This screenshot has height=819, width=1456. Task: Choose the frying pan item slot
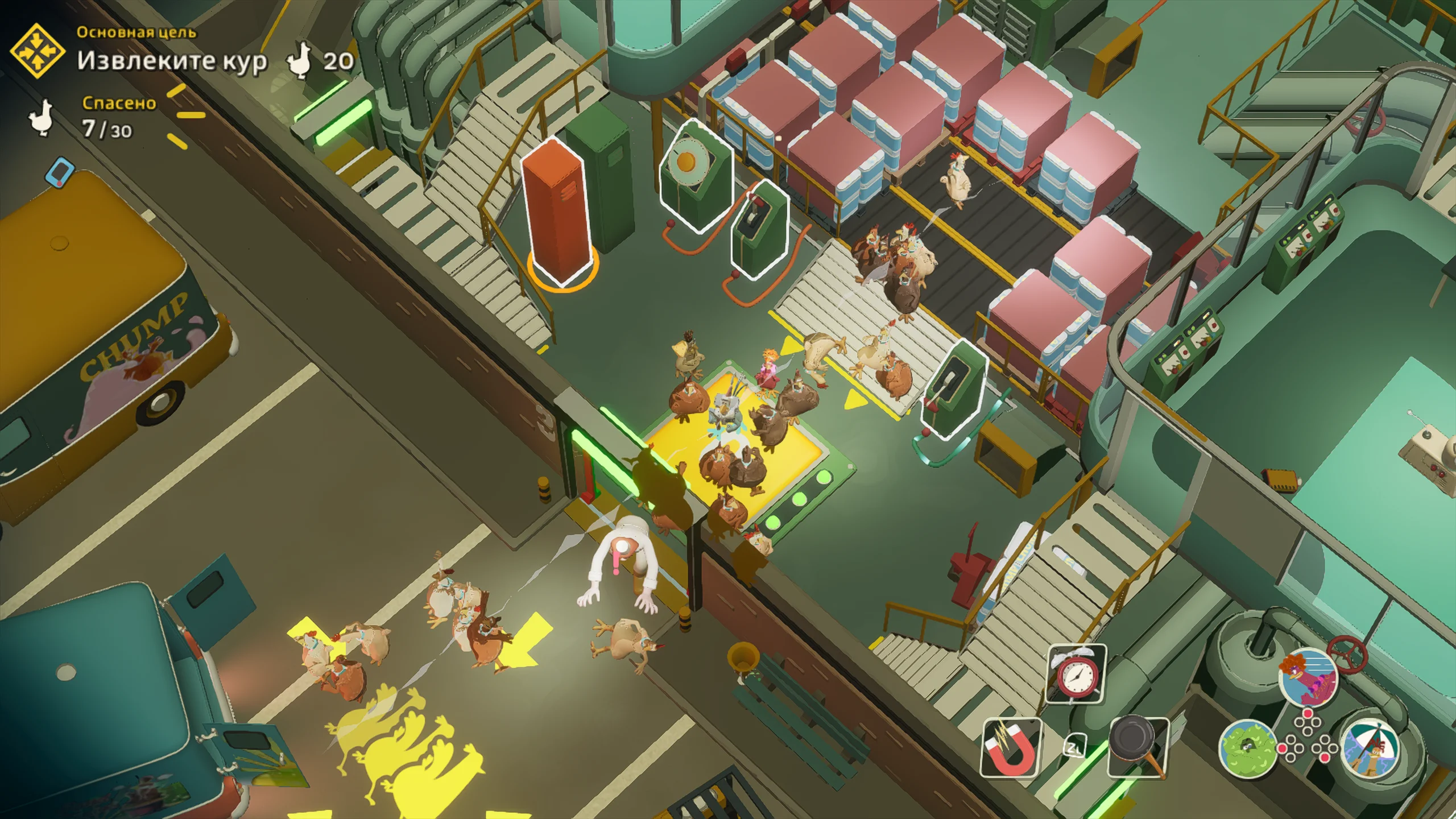tap(1138, 746)
